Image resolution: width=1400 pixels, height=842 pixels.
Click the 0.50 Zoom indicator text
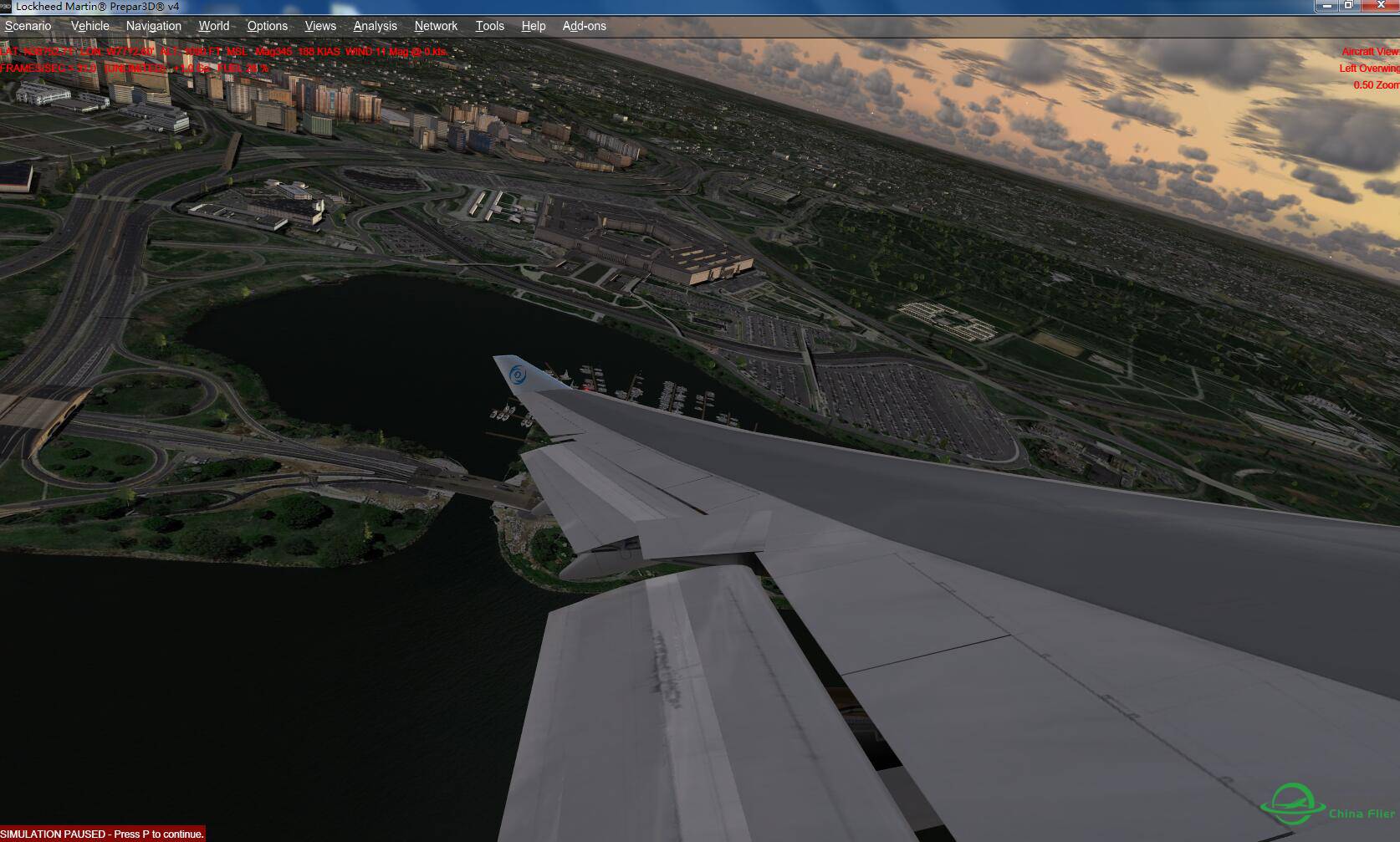coord(1376,84)
